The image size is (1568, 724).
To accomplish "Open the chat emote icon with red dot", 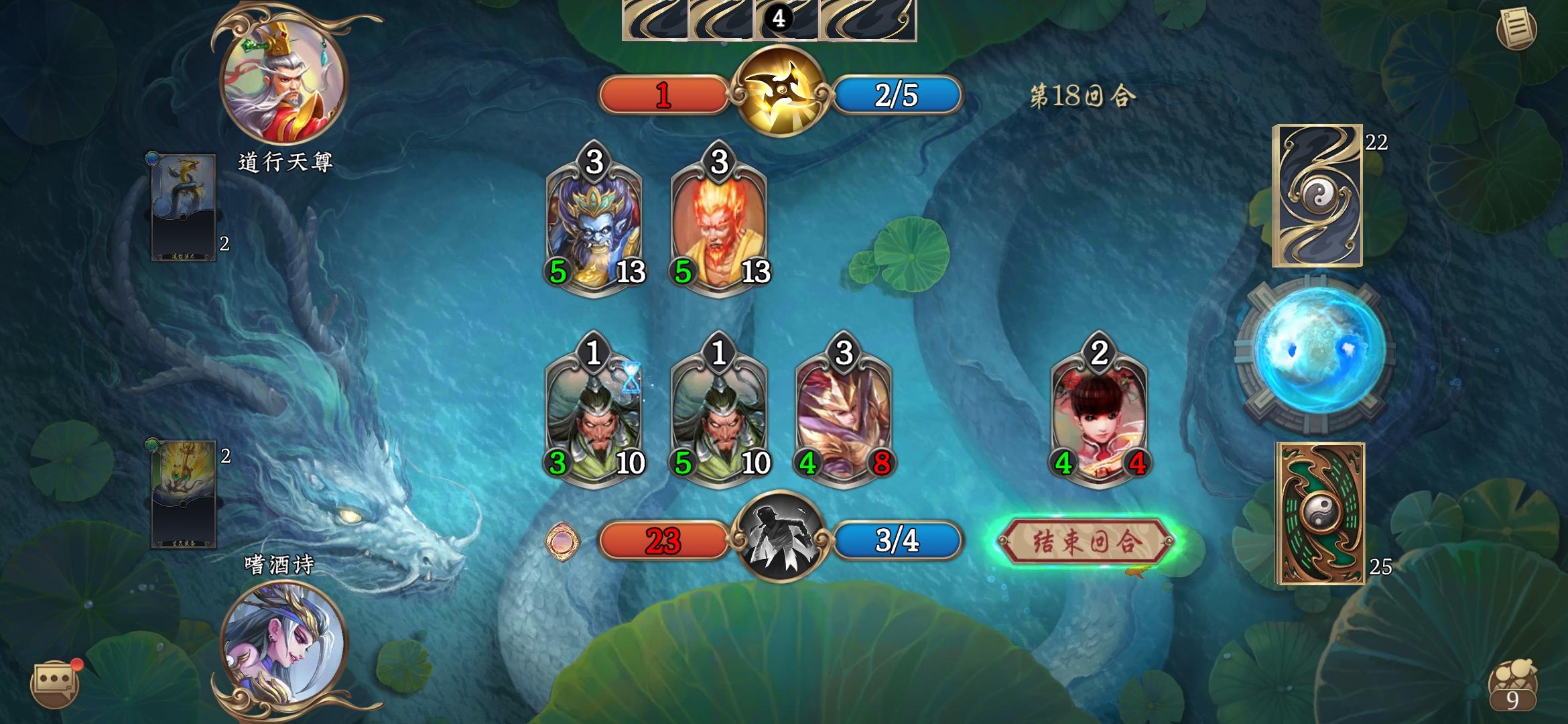I will (56, 681).
